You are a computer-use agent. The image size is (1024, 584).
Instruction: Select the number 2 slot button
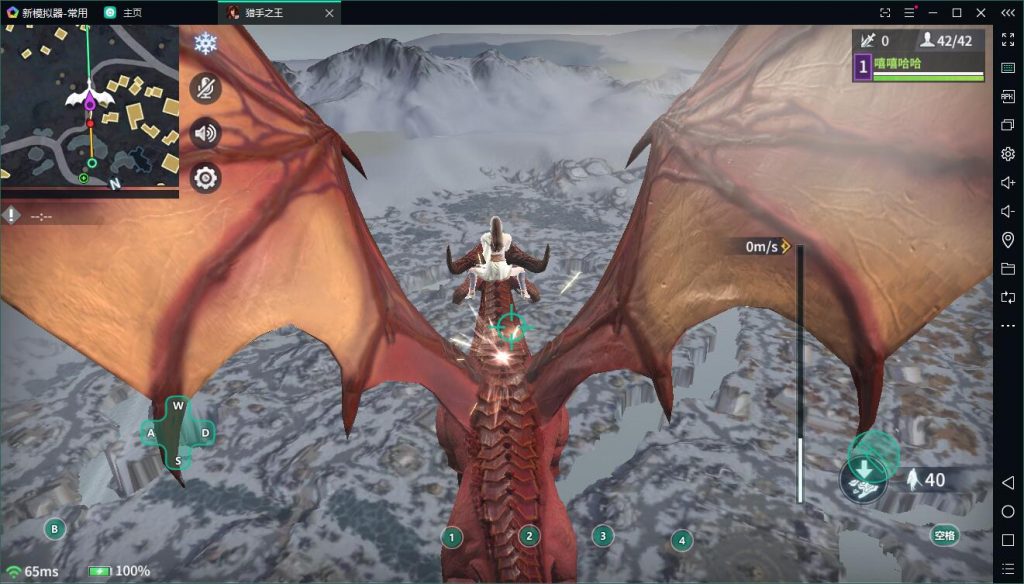(x=529, y=536)
